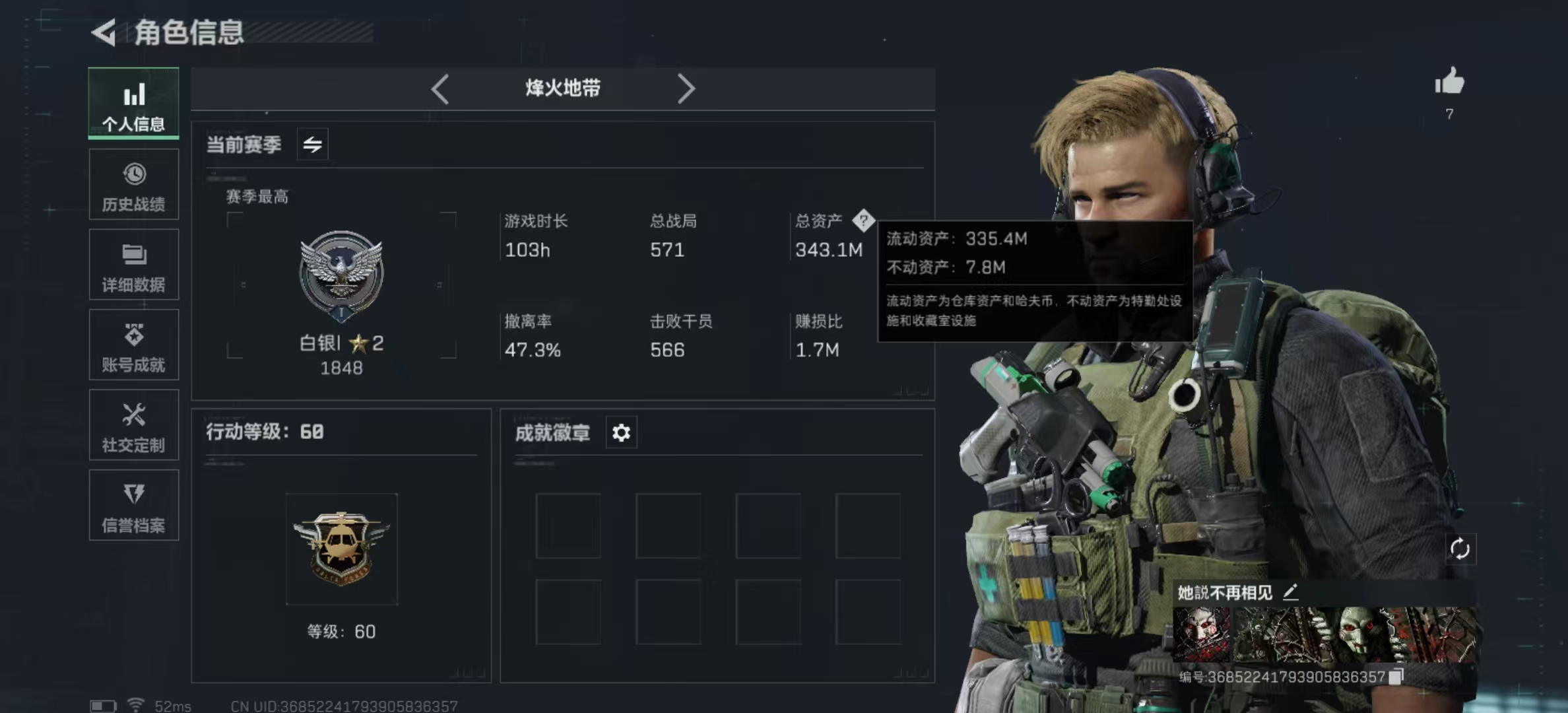
Task: Click the 总资产 question mark icon
Action: tap(863, 221)
